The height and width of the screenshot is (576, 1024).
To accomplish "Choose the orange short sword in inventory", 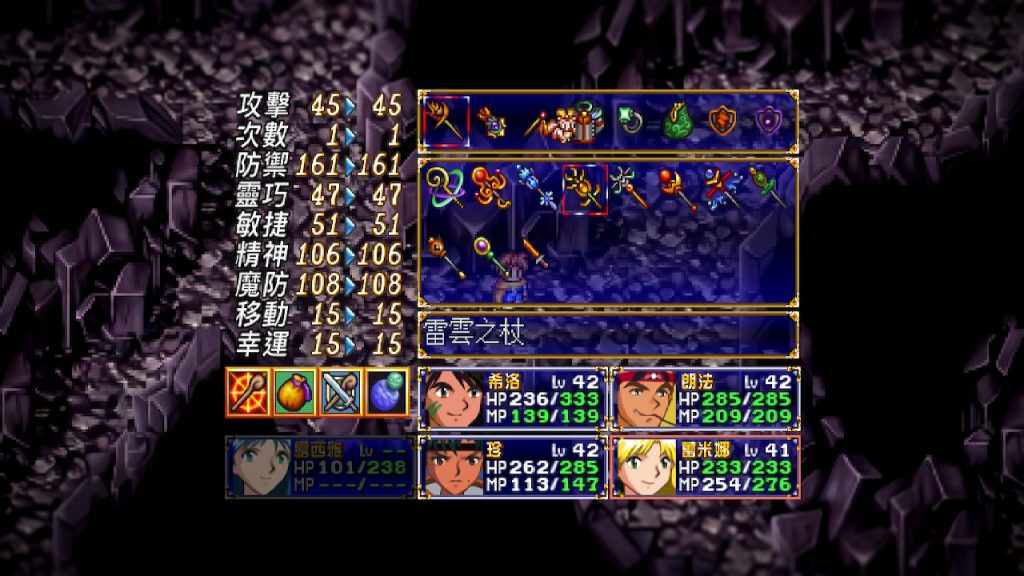I will point(537,252).
